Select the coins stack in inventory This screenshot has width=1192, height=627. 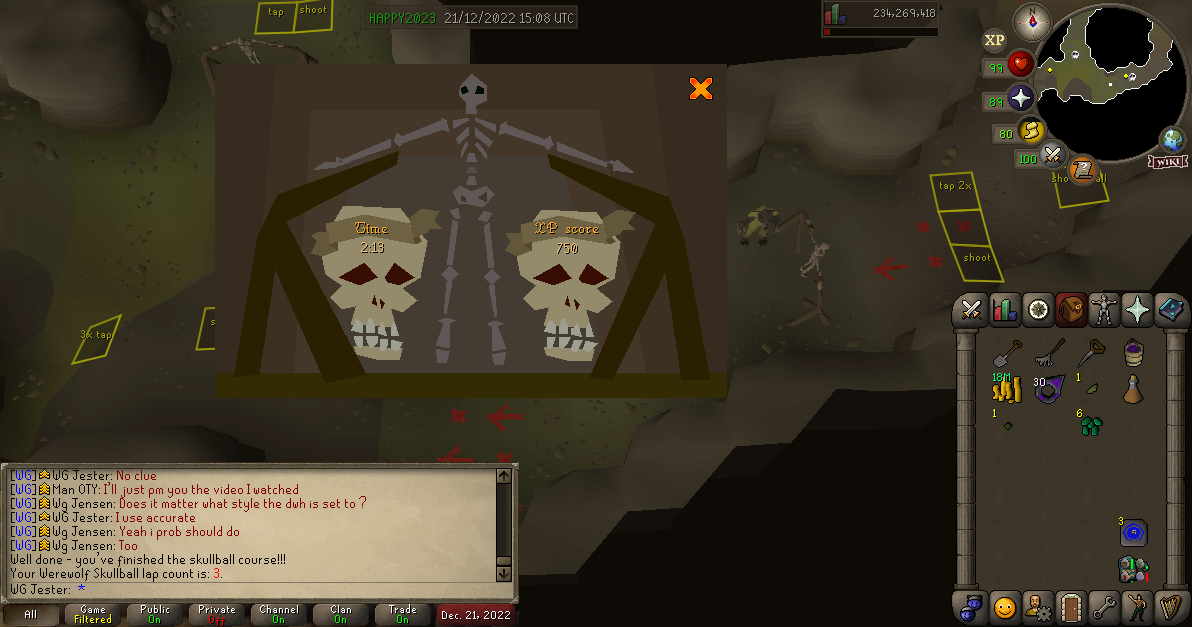[x=1004, y=390]
